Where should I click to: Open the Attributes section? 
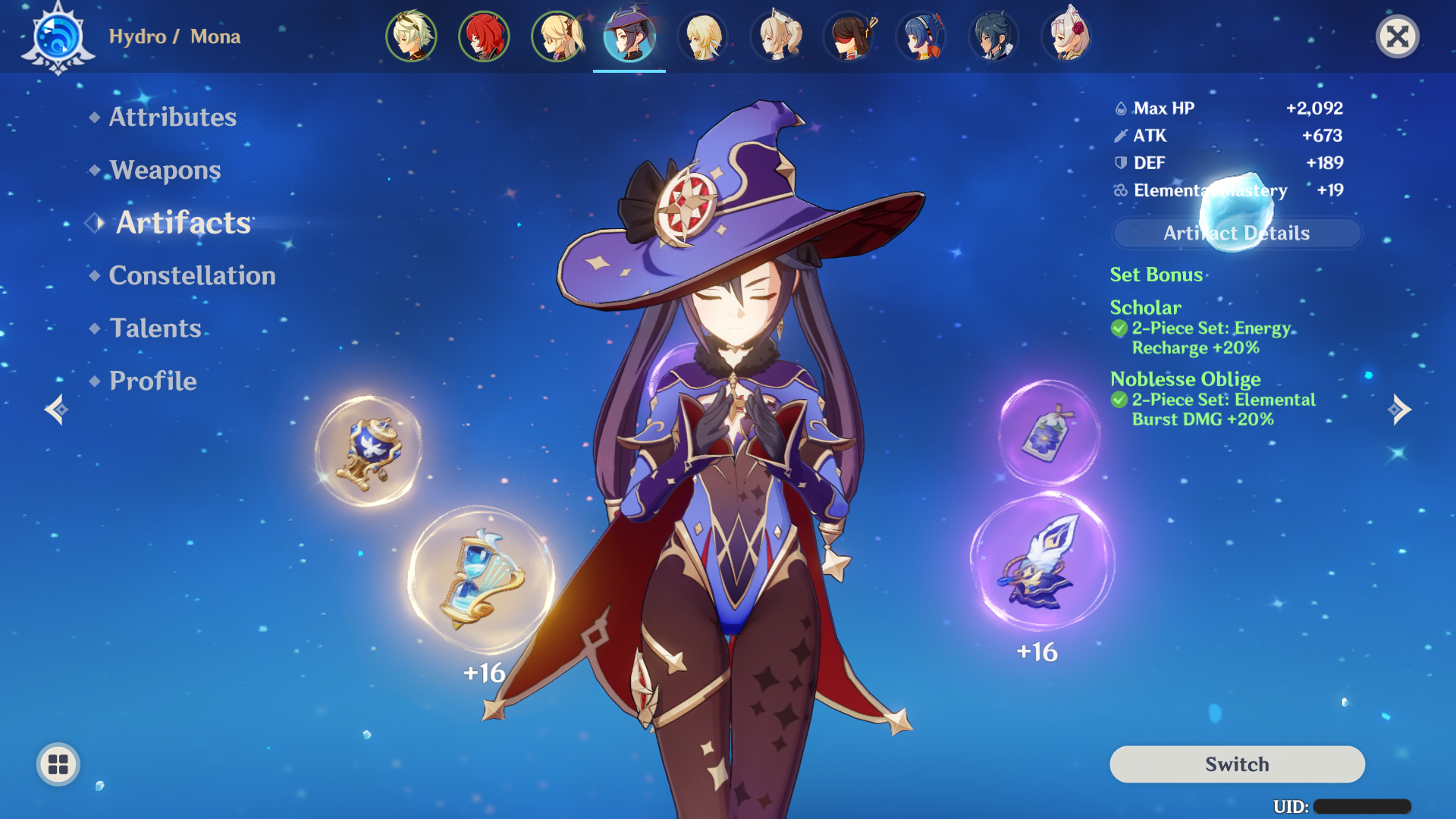click(171, 117)
